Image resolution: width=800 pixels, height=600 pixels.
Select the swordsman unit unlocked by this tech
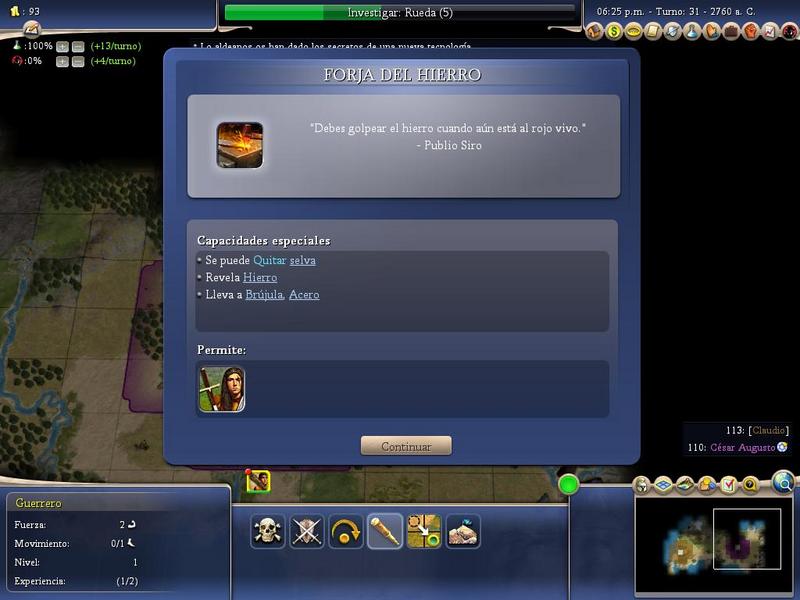tap(222, 389)
